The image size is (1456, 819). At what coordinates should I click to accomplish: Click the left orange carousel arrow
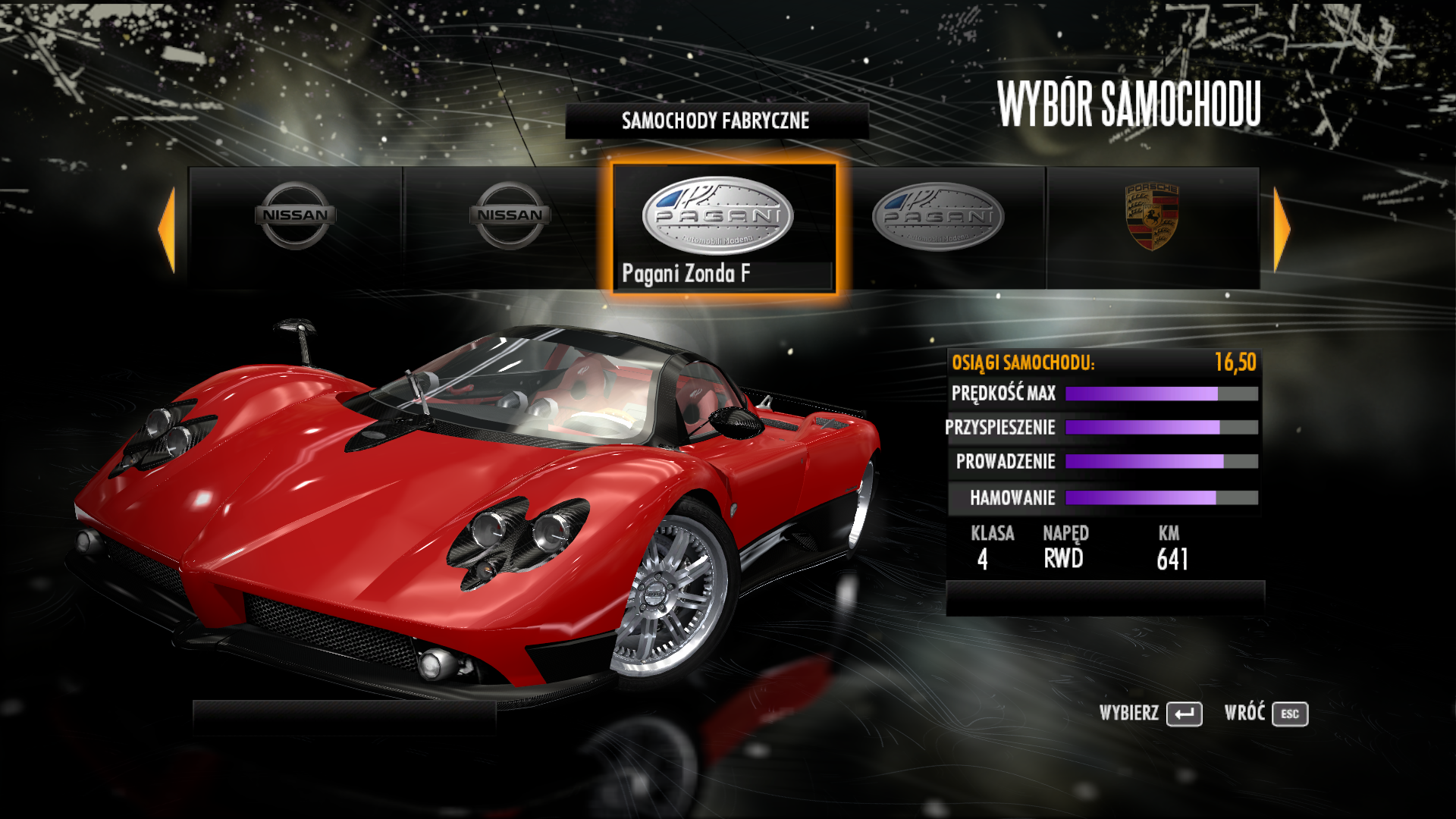pos(167,228)
